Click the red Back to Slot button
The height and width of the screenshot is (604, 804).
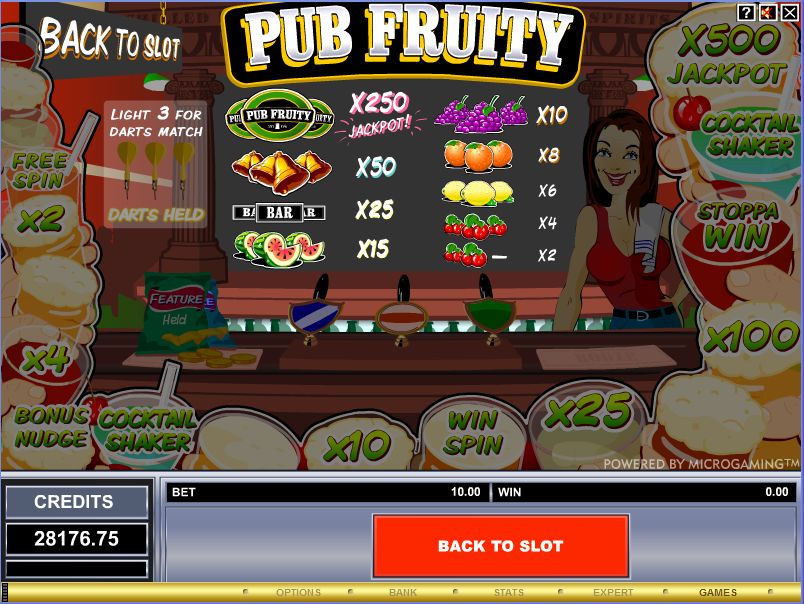pos(500,546)
